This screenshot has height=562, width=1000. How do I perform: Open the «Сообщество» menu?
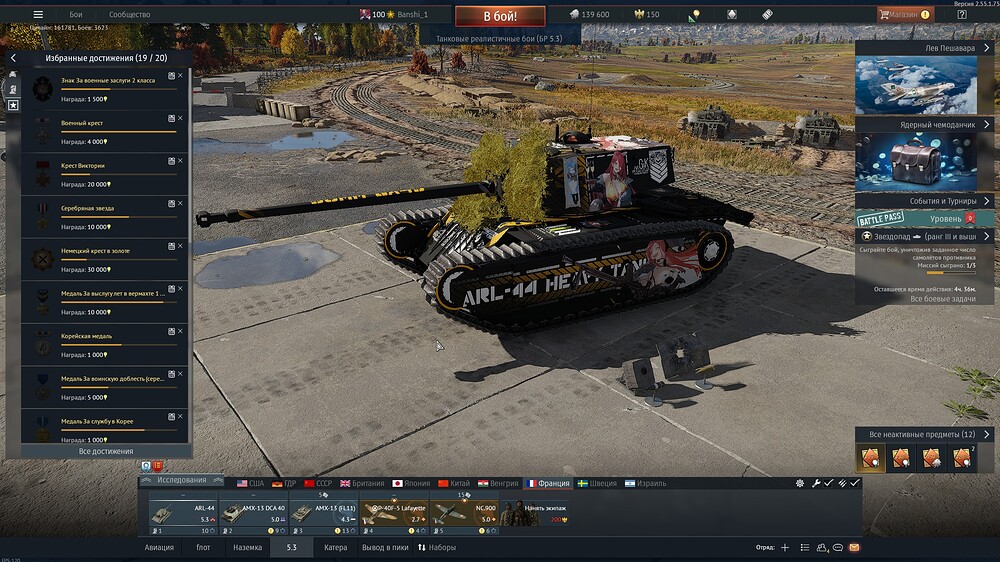[x=129, y=15]
